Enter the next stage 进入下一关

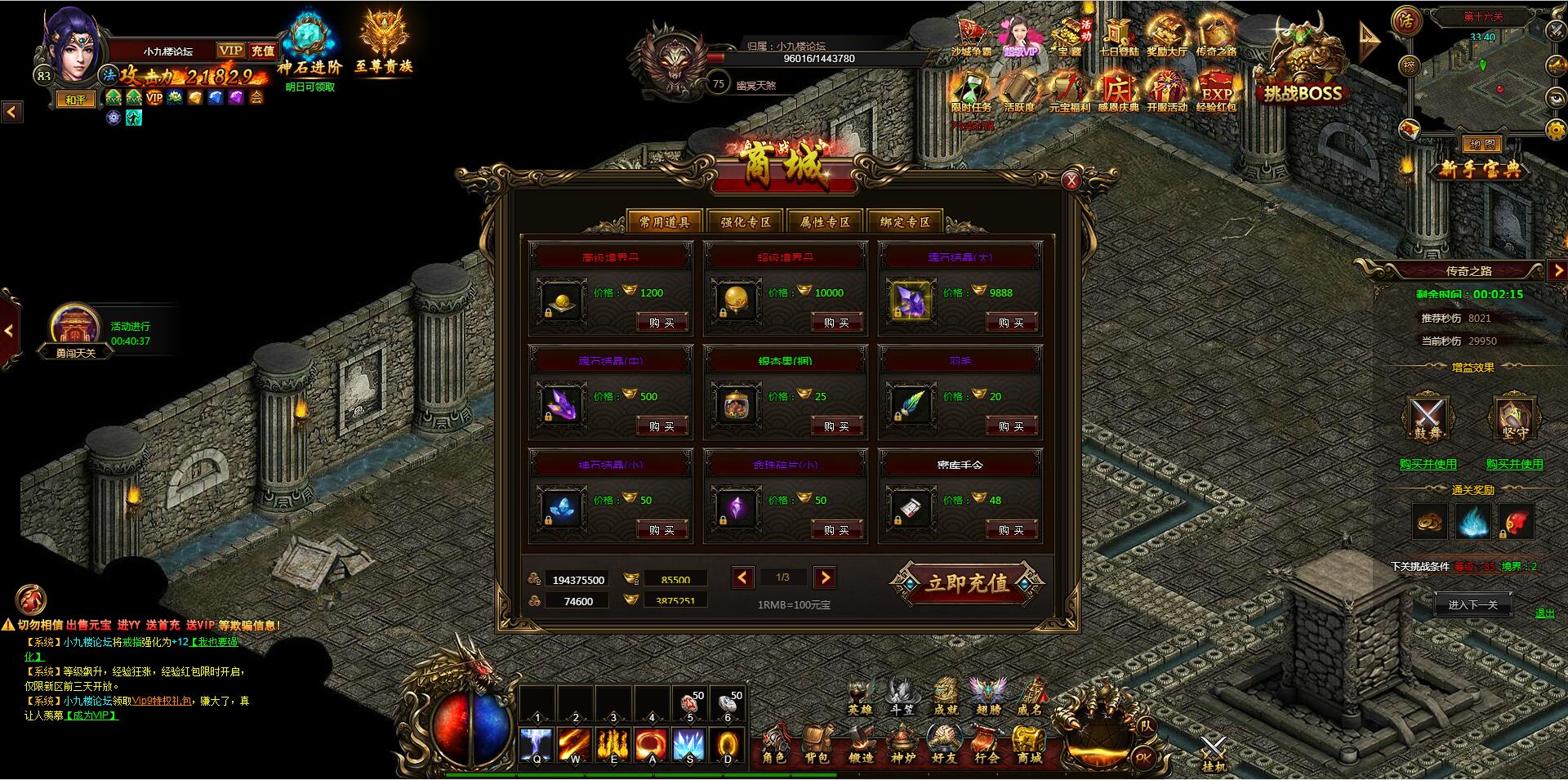(x=1472, y=605)
